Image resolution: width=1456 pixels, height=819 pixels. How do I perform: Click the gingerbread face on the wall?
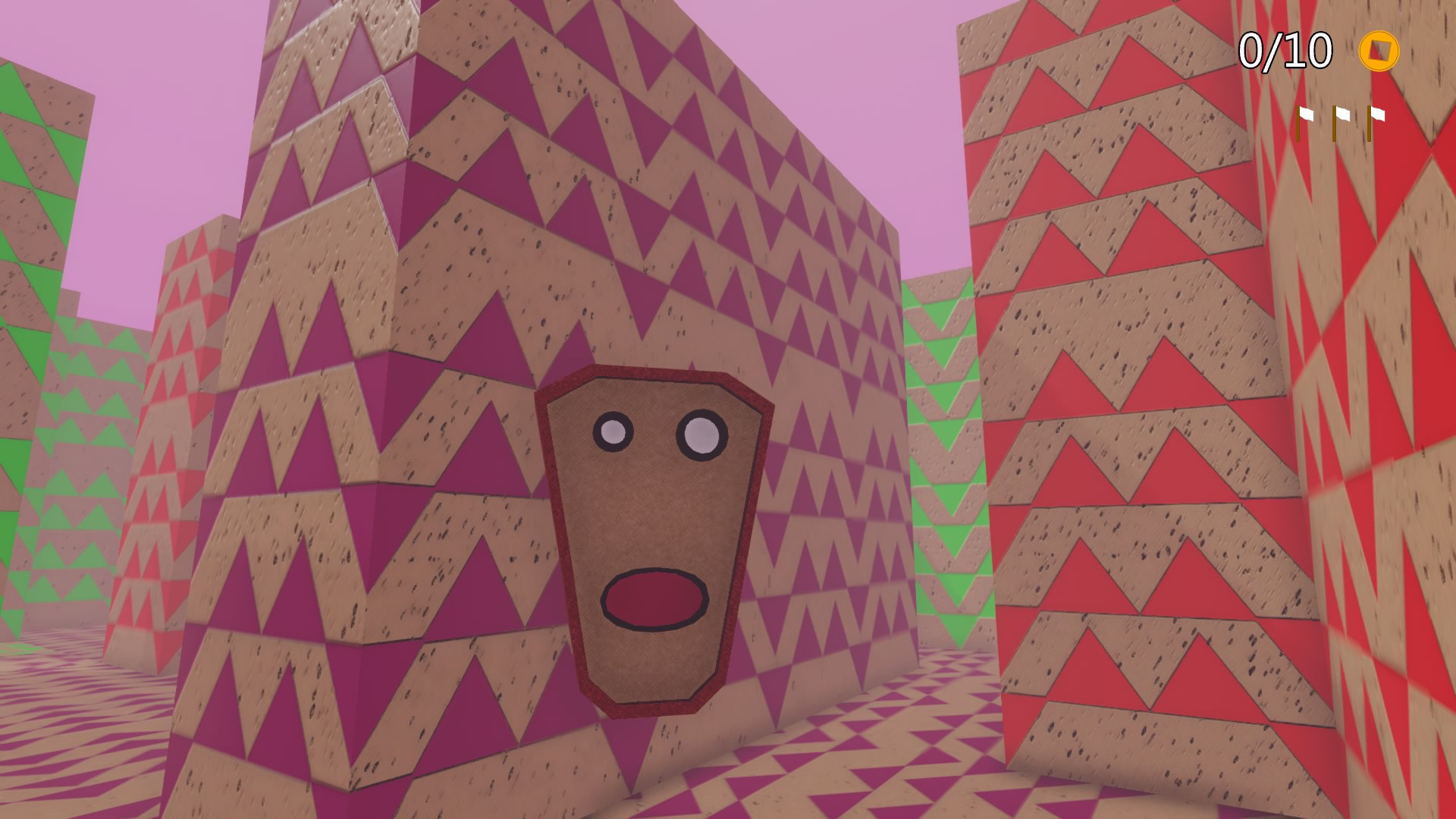point(648,531)
